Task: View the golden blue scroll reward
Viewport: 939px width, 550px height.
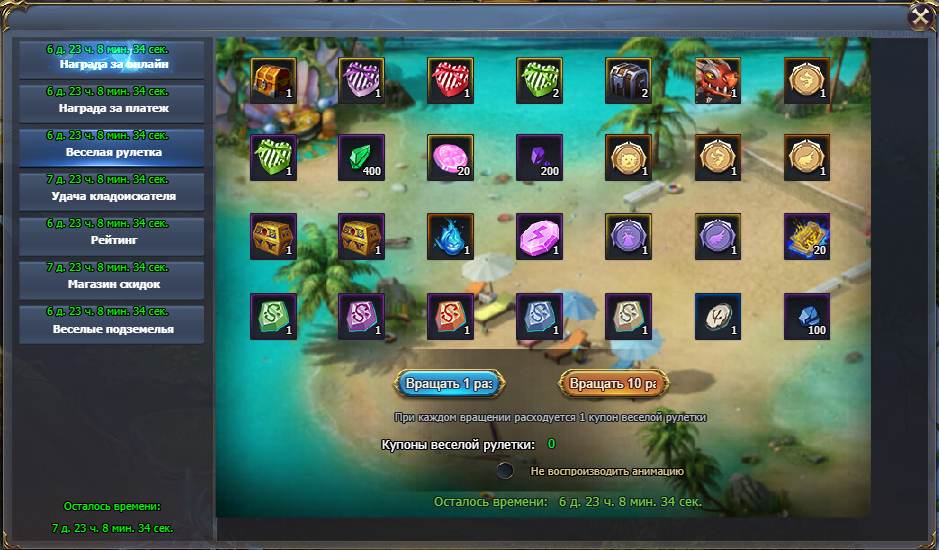Action: (x=806, y=237)
